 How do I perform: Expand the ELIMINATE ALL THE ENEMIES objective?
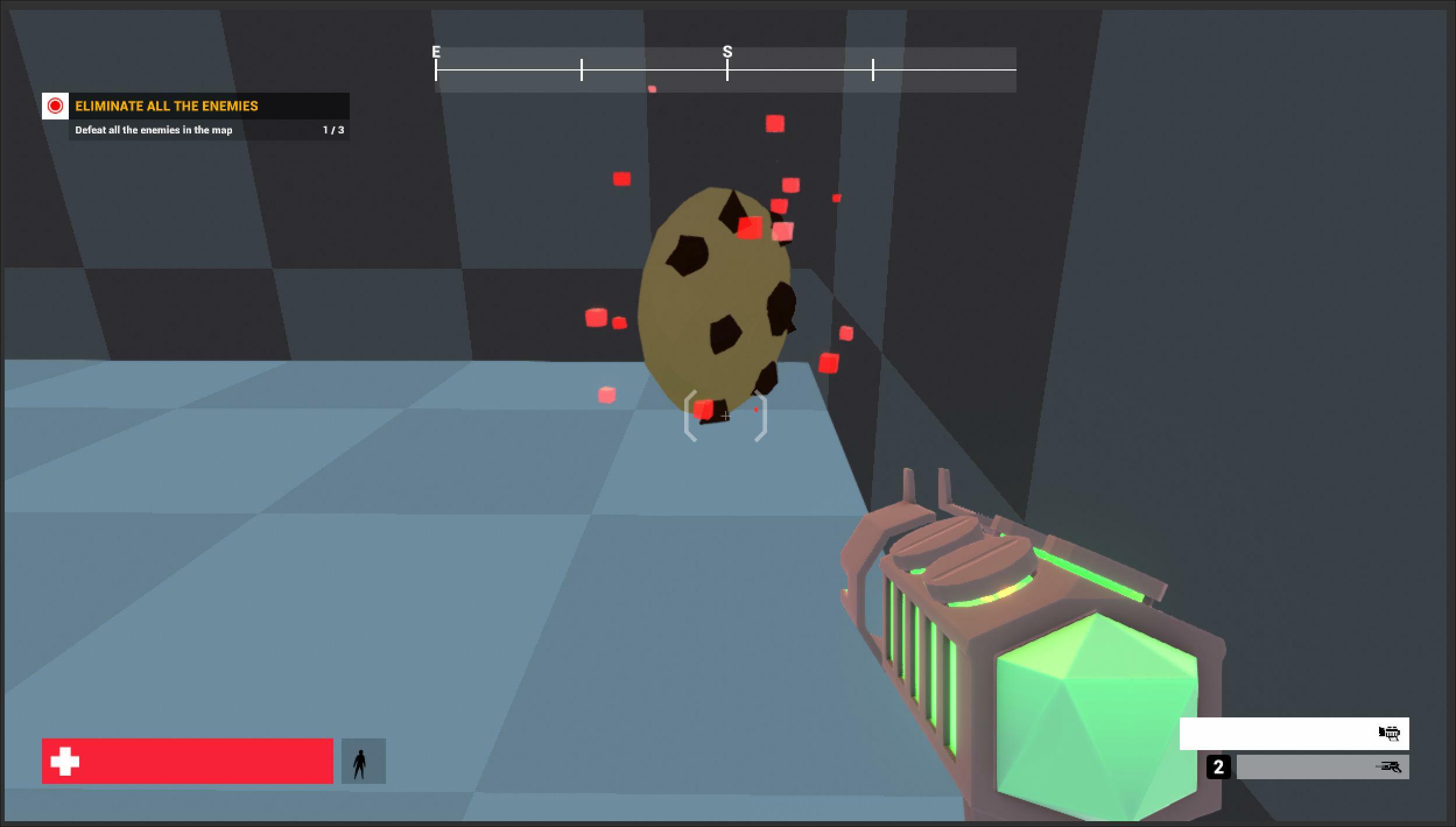167,106
